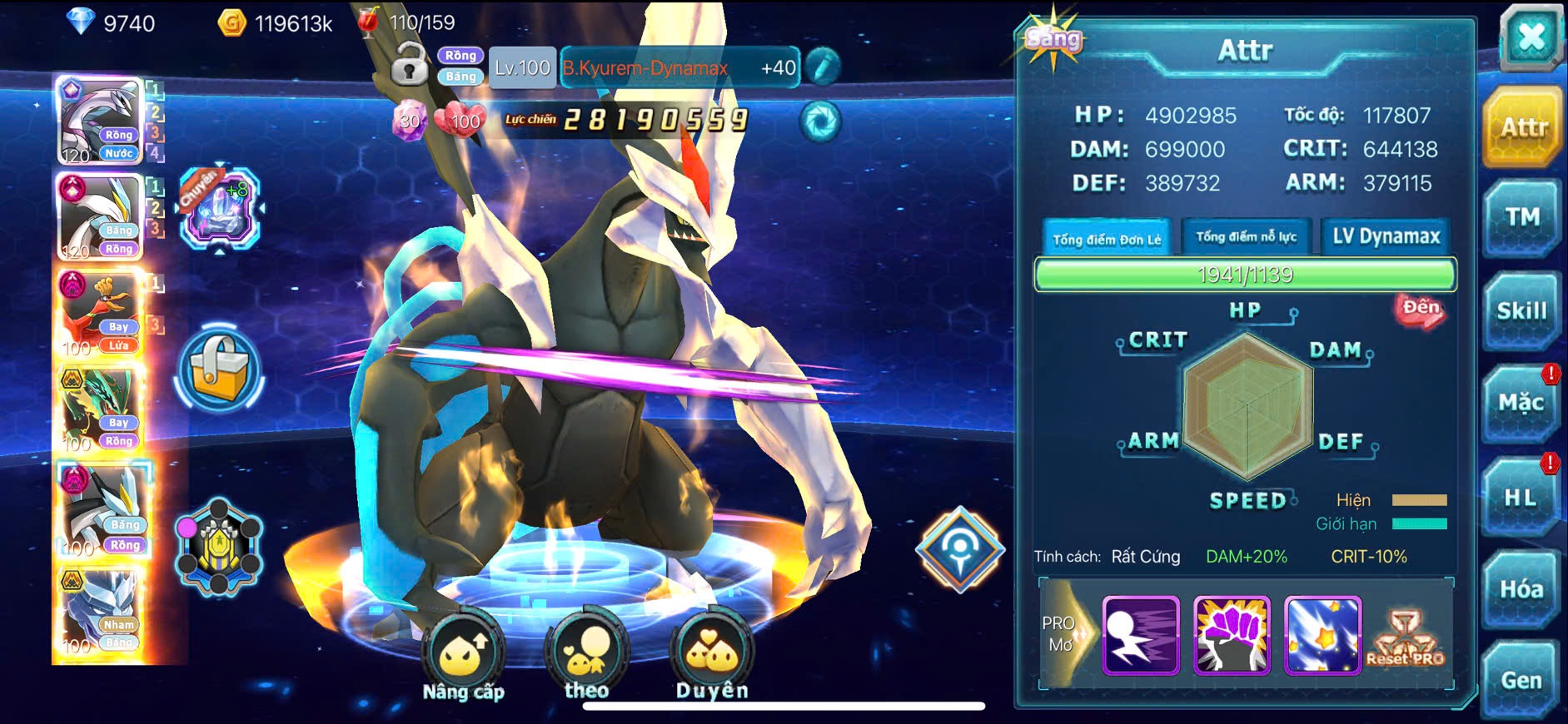Switch to LV Dynamax tab

[x=1386, y=237]
